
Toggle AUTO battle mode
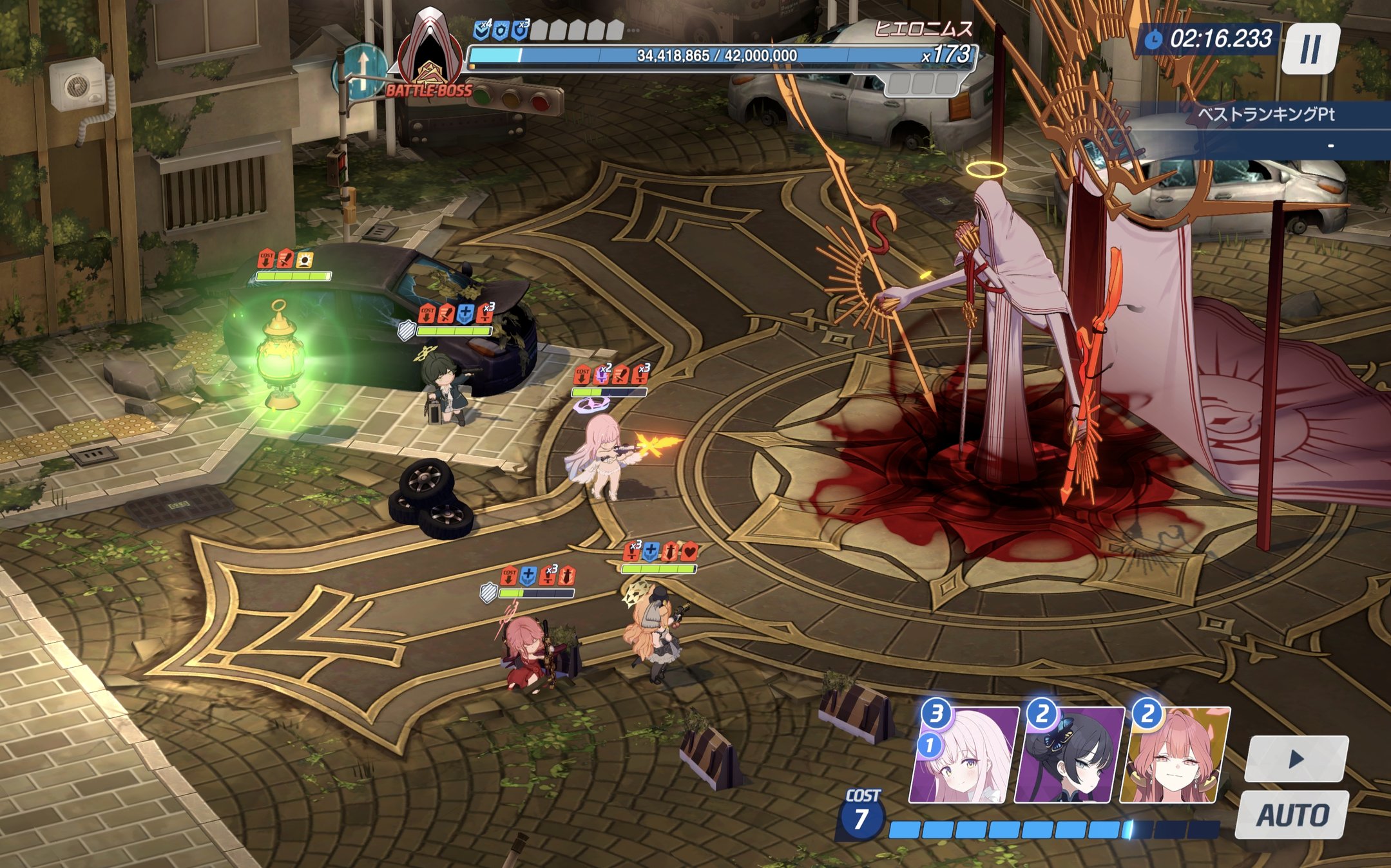(x=1292, y=815)
